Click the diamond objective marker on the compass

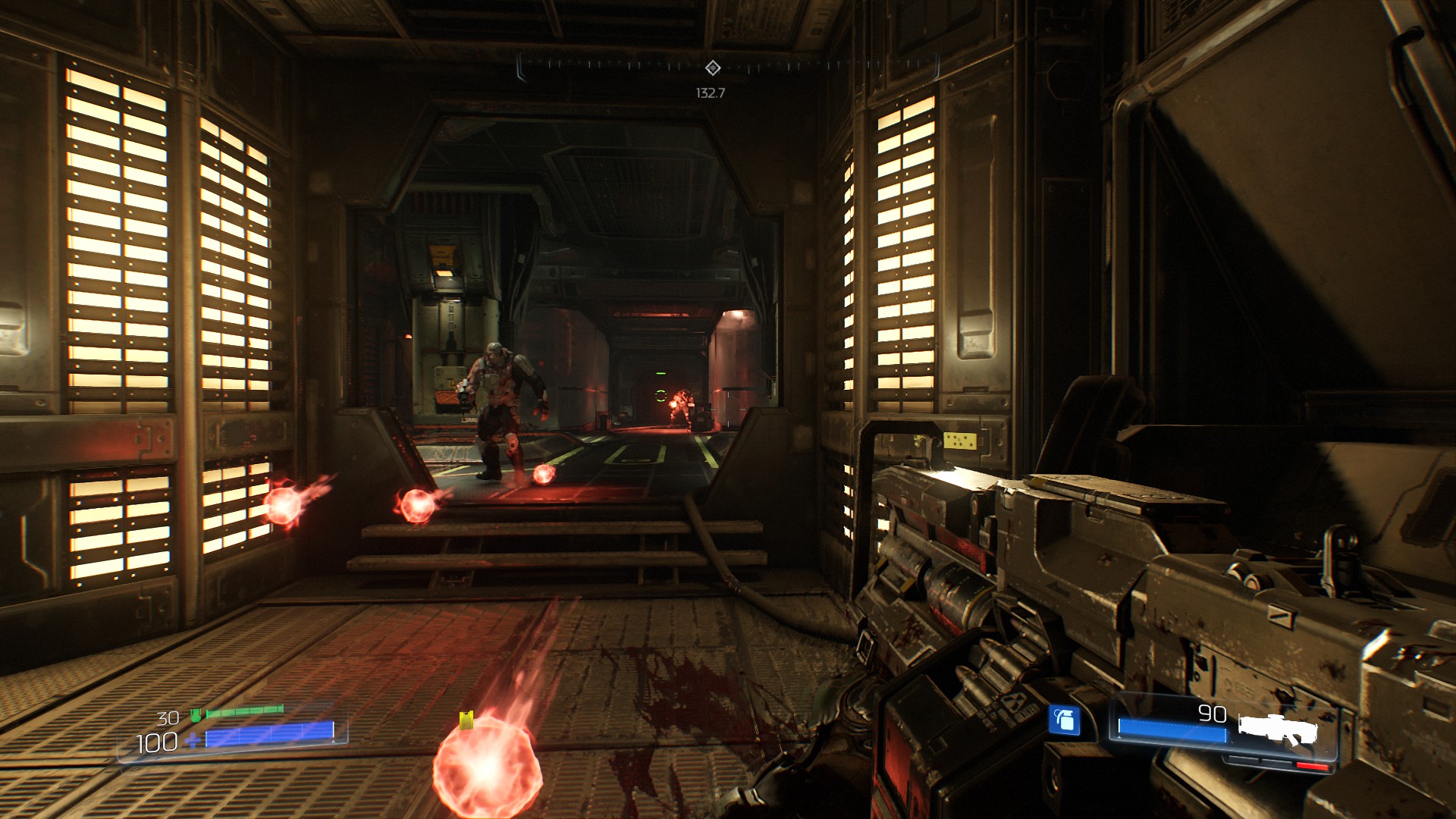point(712,68)
